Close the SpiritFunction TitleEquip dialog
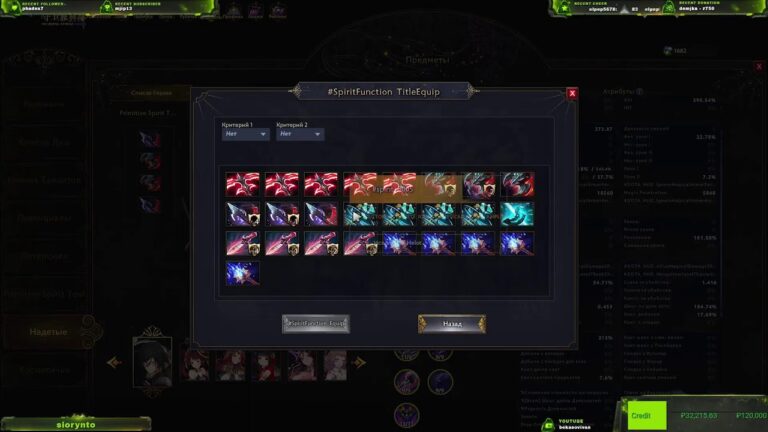Viewport: 768px width, 432px height. (572, 93)
